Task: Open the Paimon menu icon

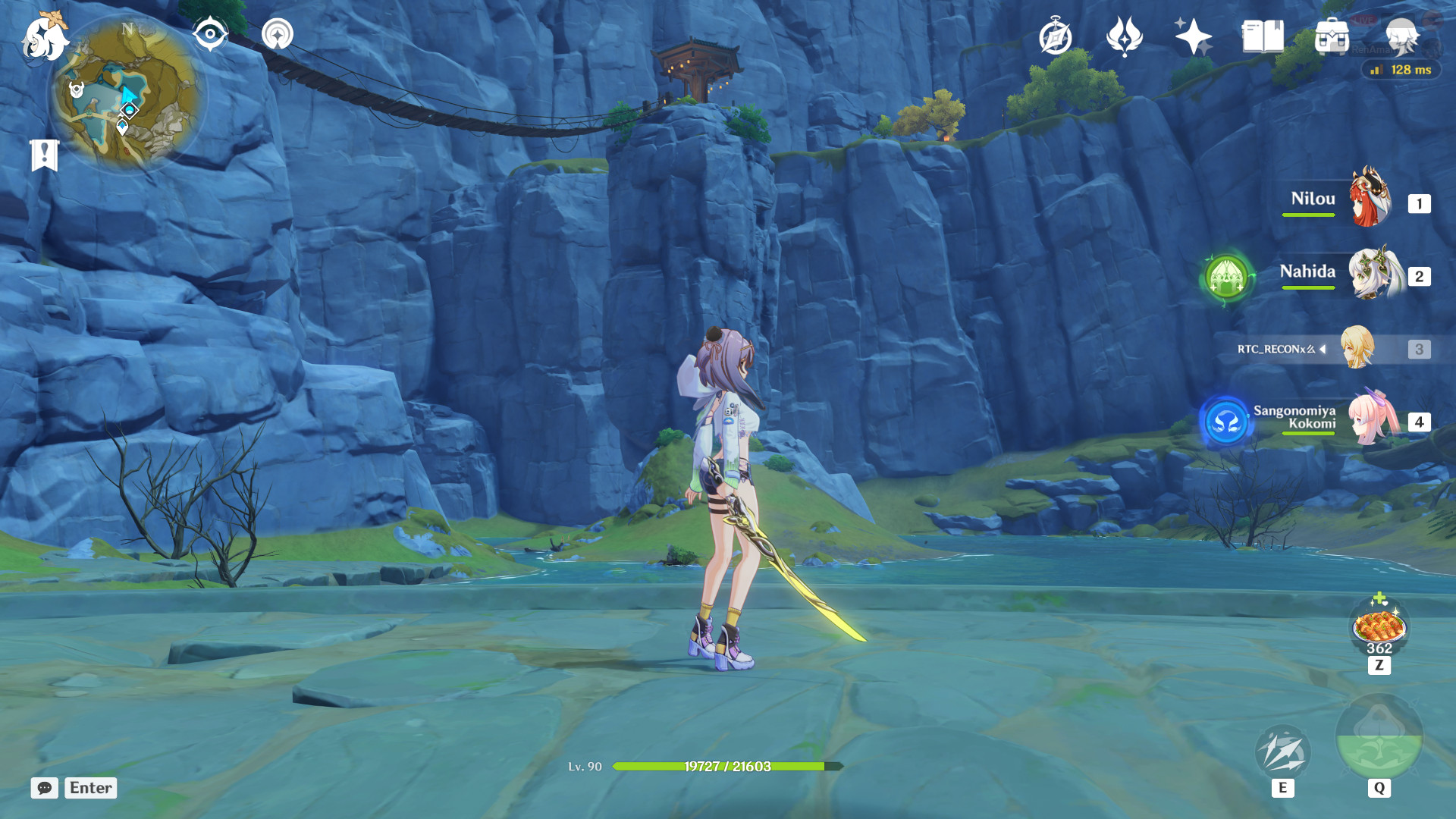Action: 44,38
